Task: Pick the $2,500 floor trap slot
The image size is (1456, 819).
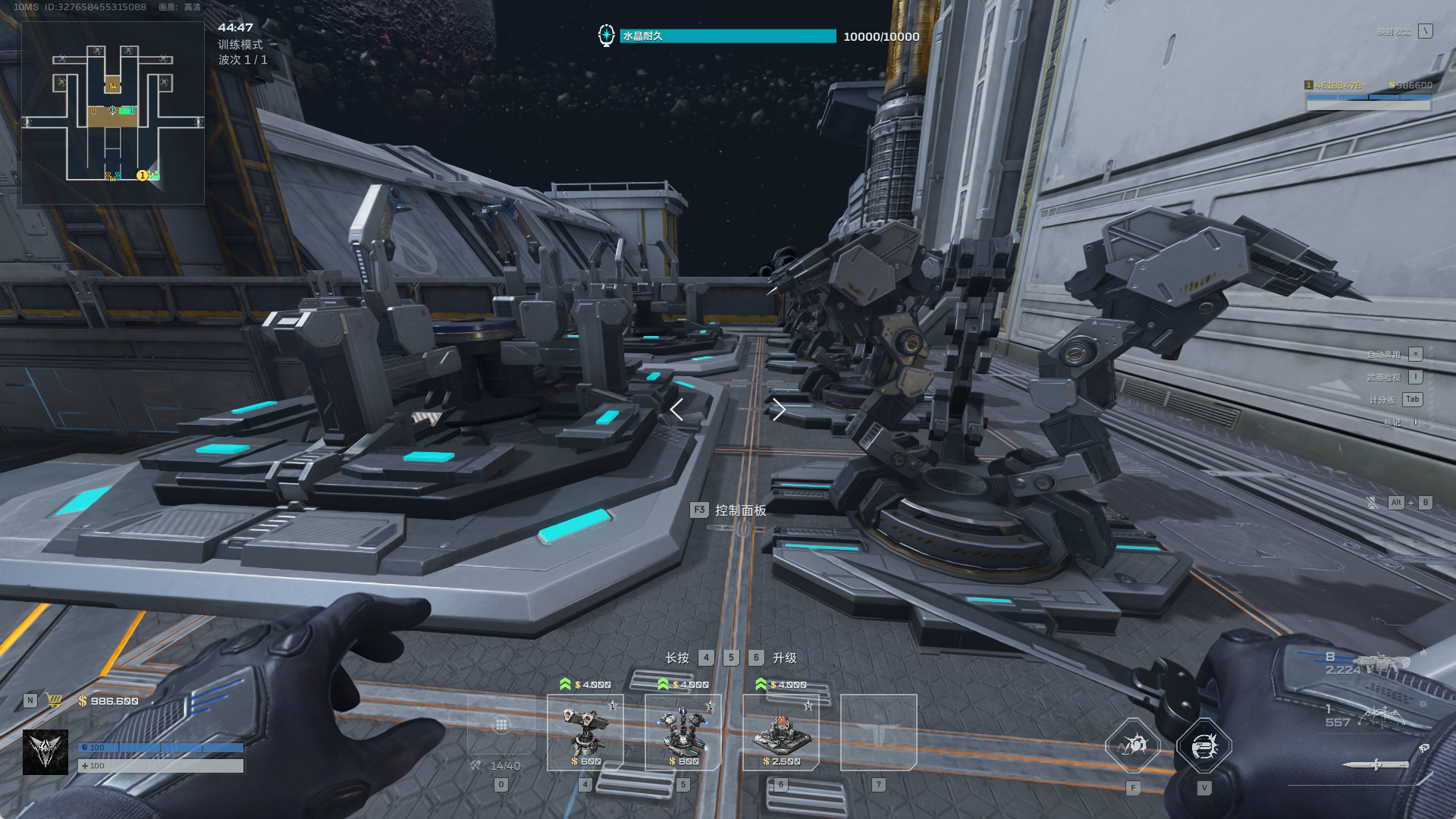Action: click(x=780, y=733)
